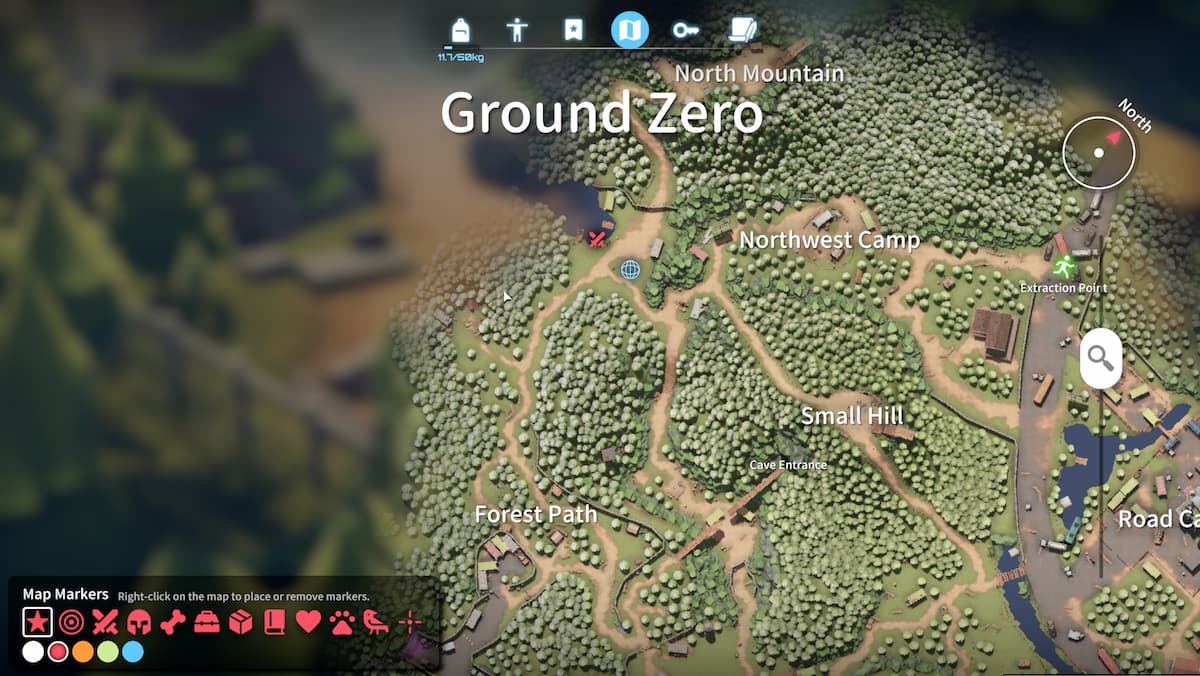Choose the heart marker icon
The width and height of the screenshot is (1200, 676).
tap(308, 623)
